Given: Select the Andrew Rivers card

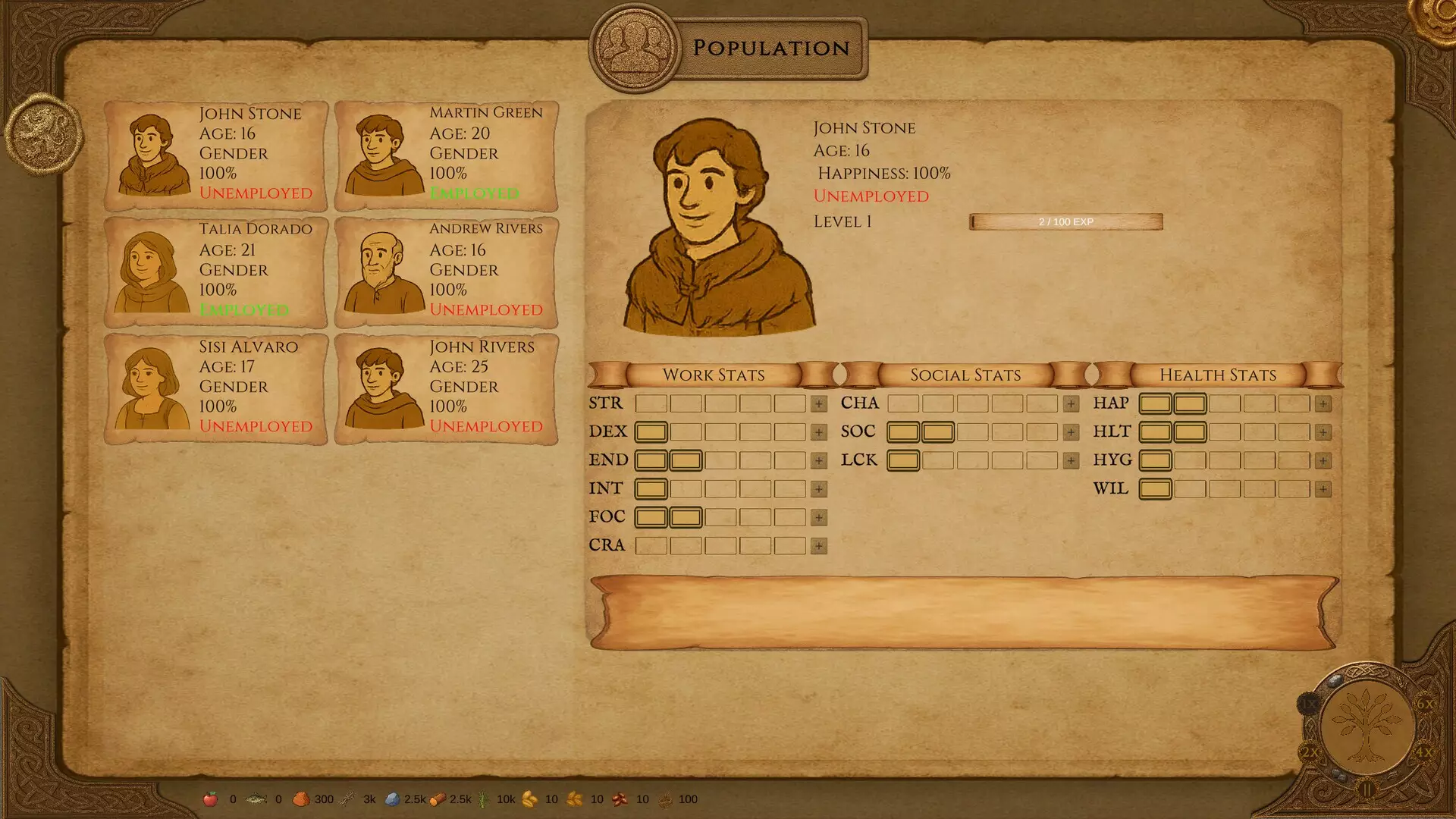Looking at the screenshot, I should [447, 271].
